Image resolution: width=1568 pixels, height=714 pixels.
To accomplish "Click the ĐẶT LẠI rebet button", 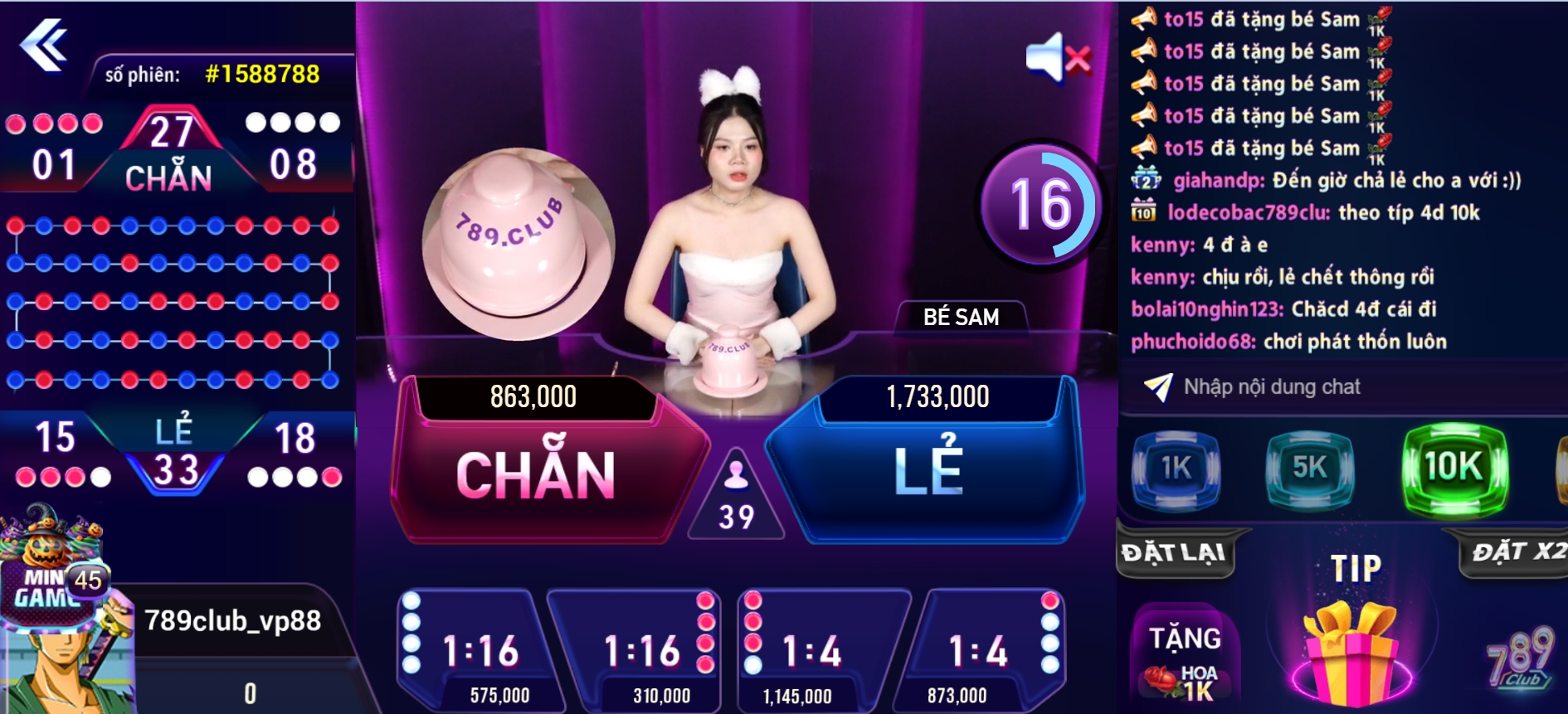I will [1173, 553].
